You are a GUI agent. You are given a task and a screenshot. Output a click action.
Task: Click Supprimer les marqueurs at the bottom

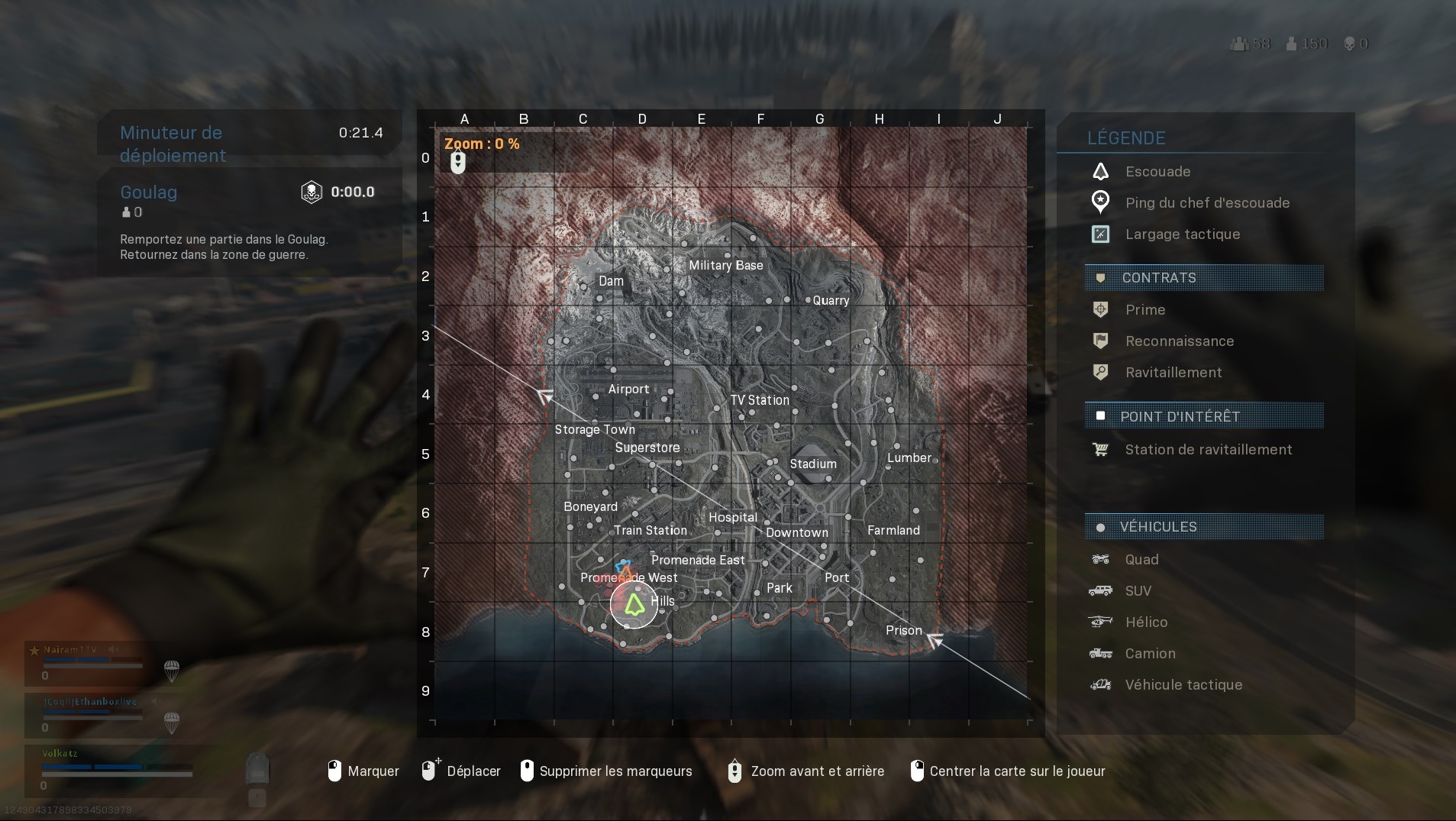click(615, 771)
